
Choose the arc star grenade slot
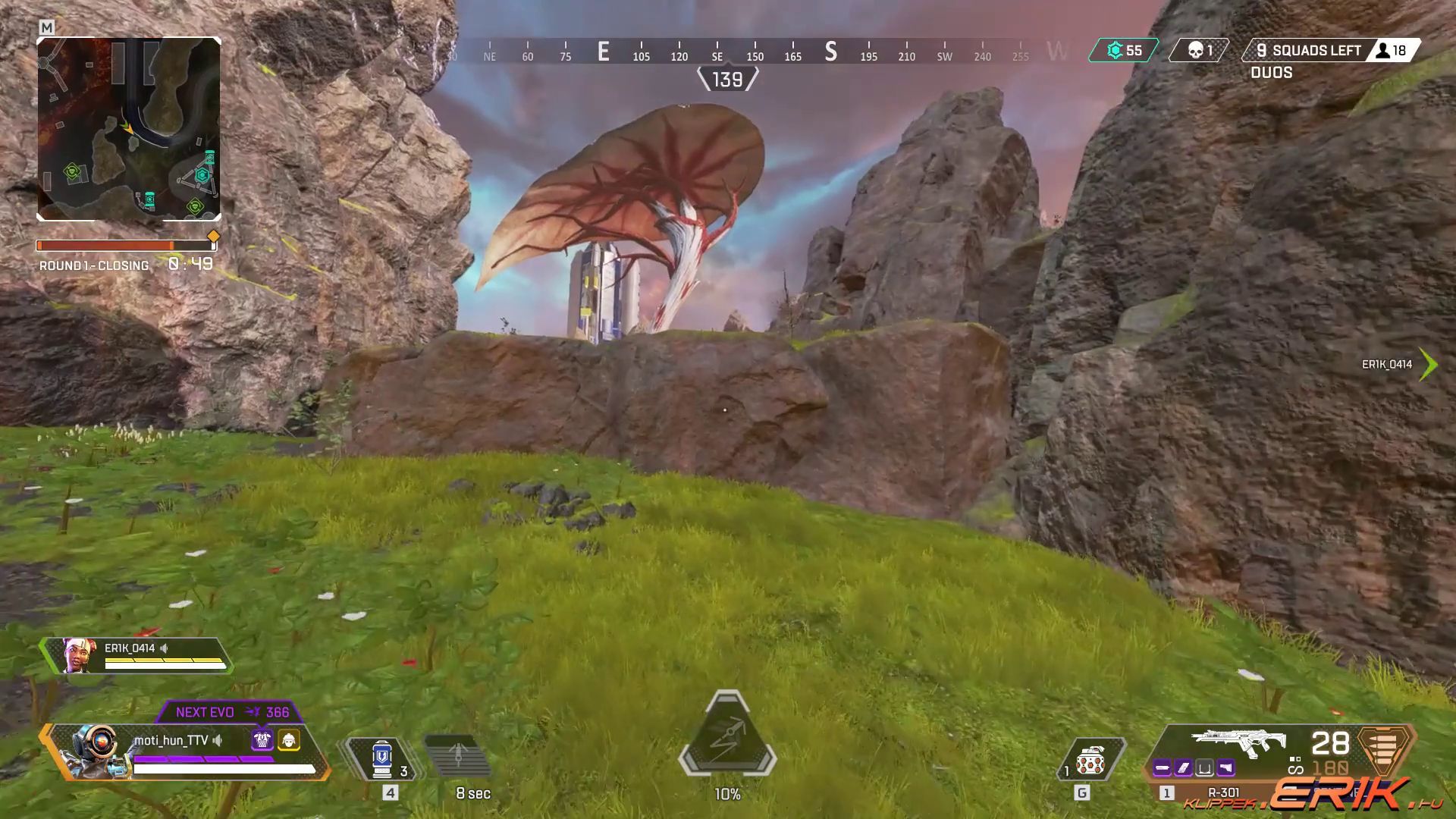coord(1090,760)
